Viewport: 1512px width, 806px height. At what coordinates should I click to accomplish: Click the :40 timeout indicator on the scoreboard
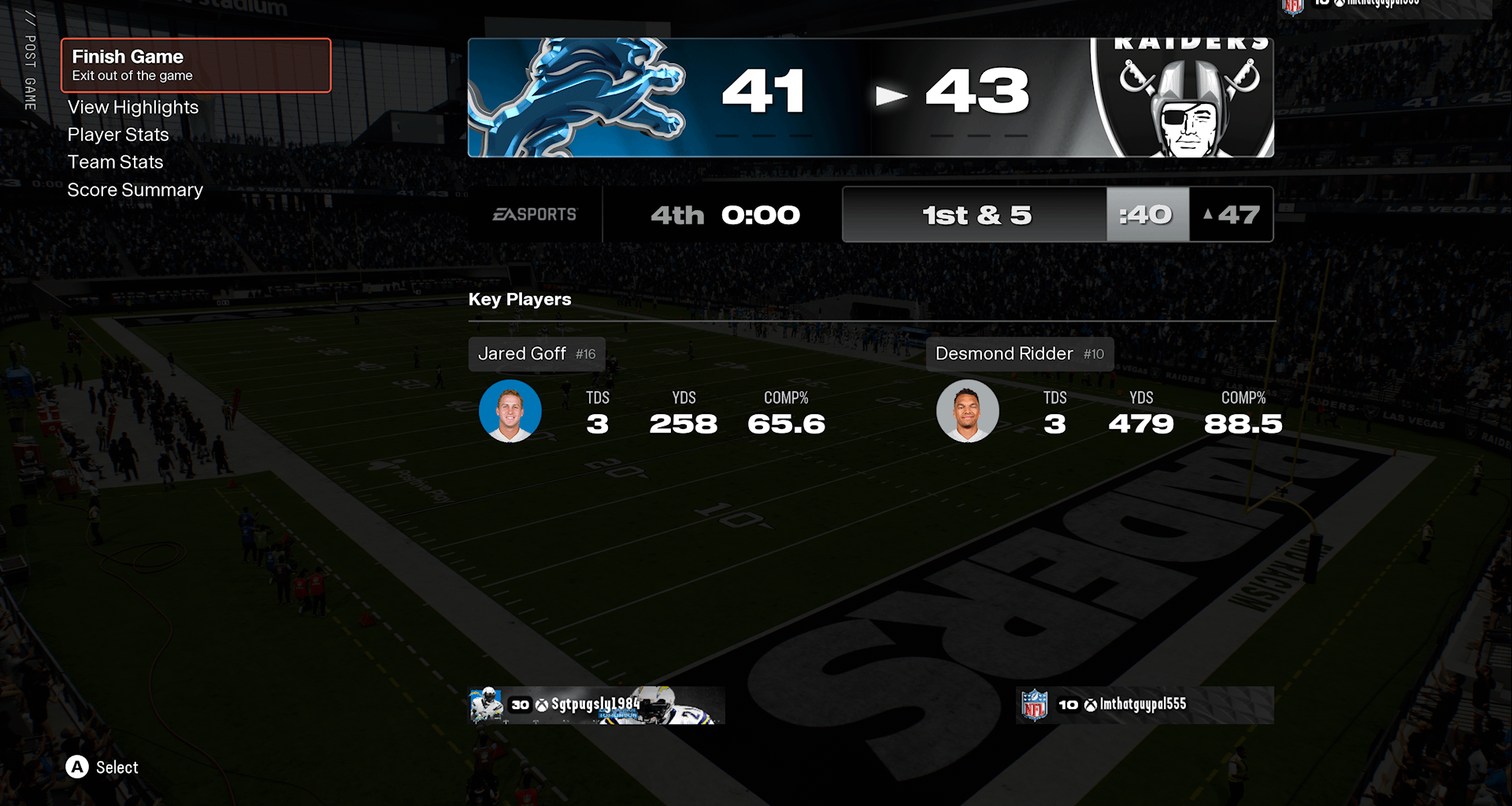pyautogui.click(x=1148, y=213)
